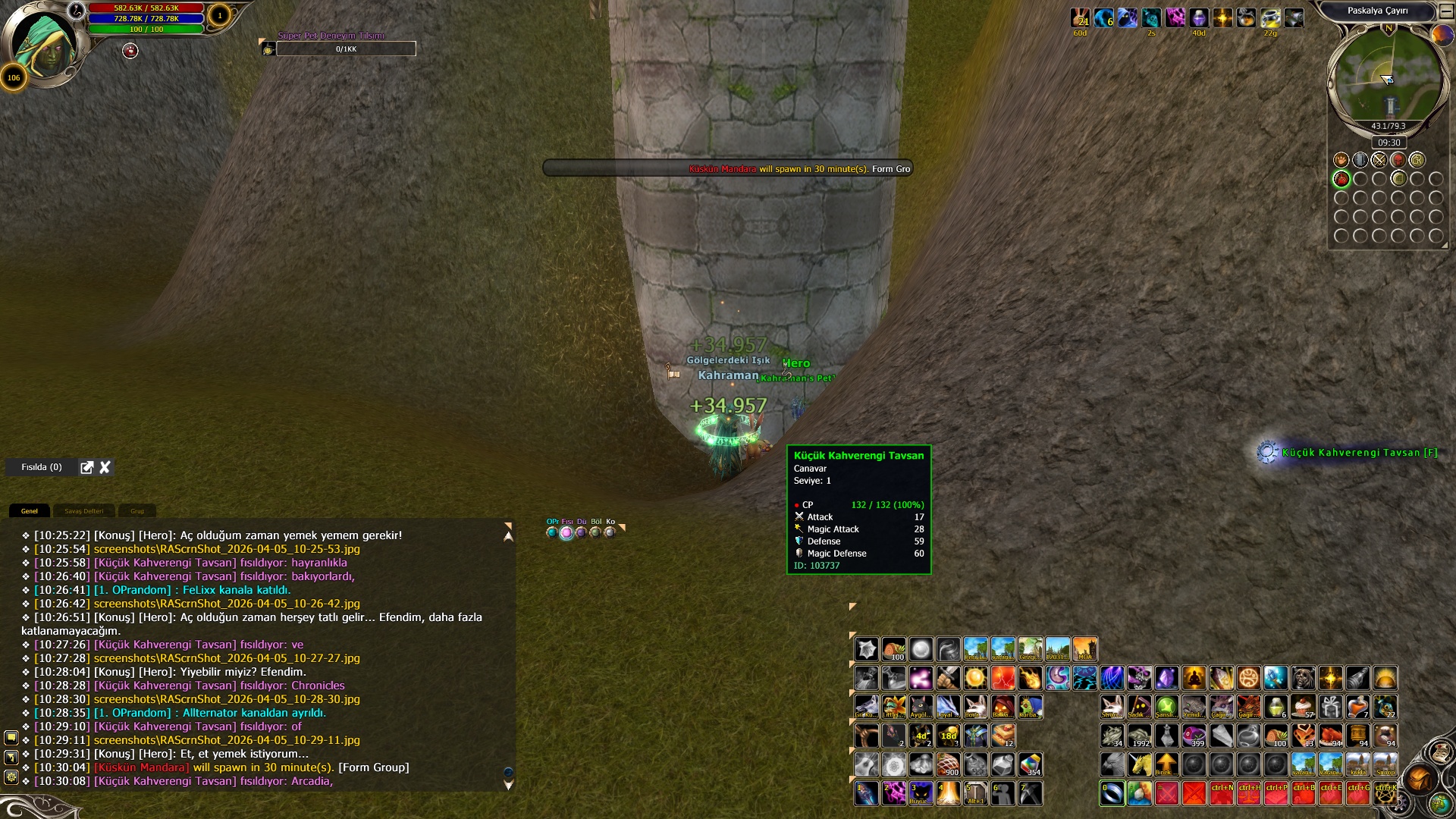Use the meat item stacked at 399

1194,736
